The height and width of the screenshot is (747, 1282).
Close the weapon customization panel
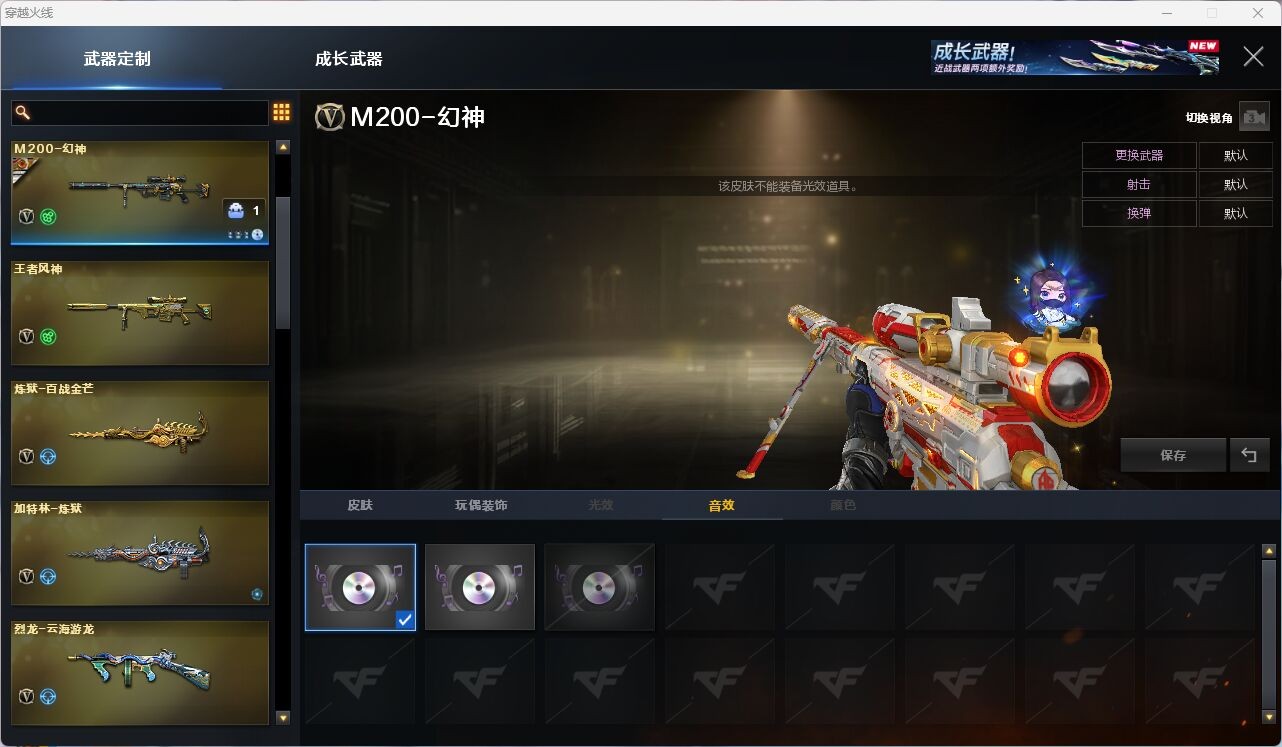click(1253, 57)
